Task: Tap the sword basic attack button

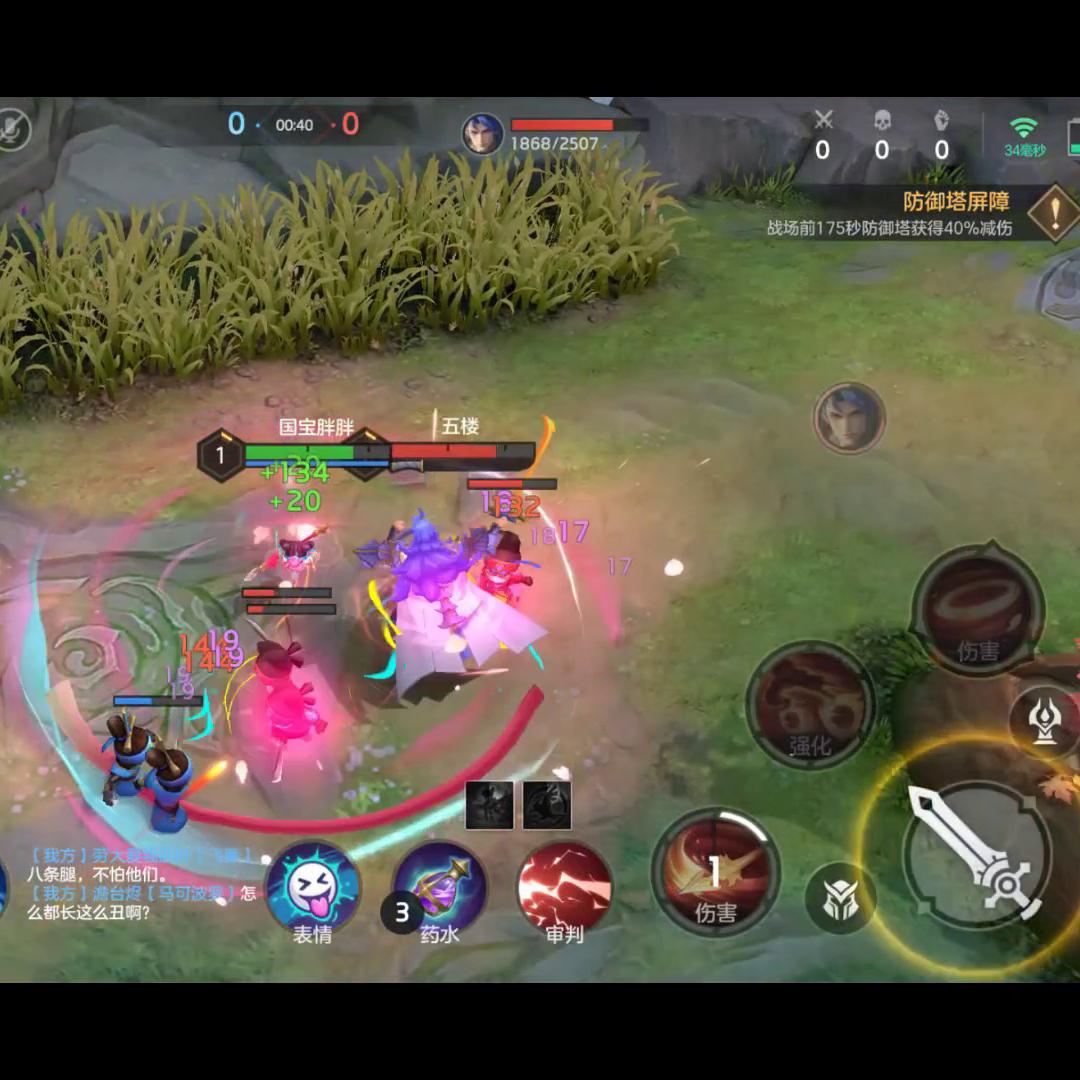Action: (977, 855)
